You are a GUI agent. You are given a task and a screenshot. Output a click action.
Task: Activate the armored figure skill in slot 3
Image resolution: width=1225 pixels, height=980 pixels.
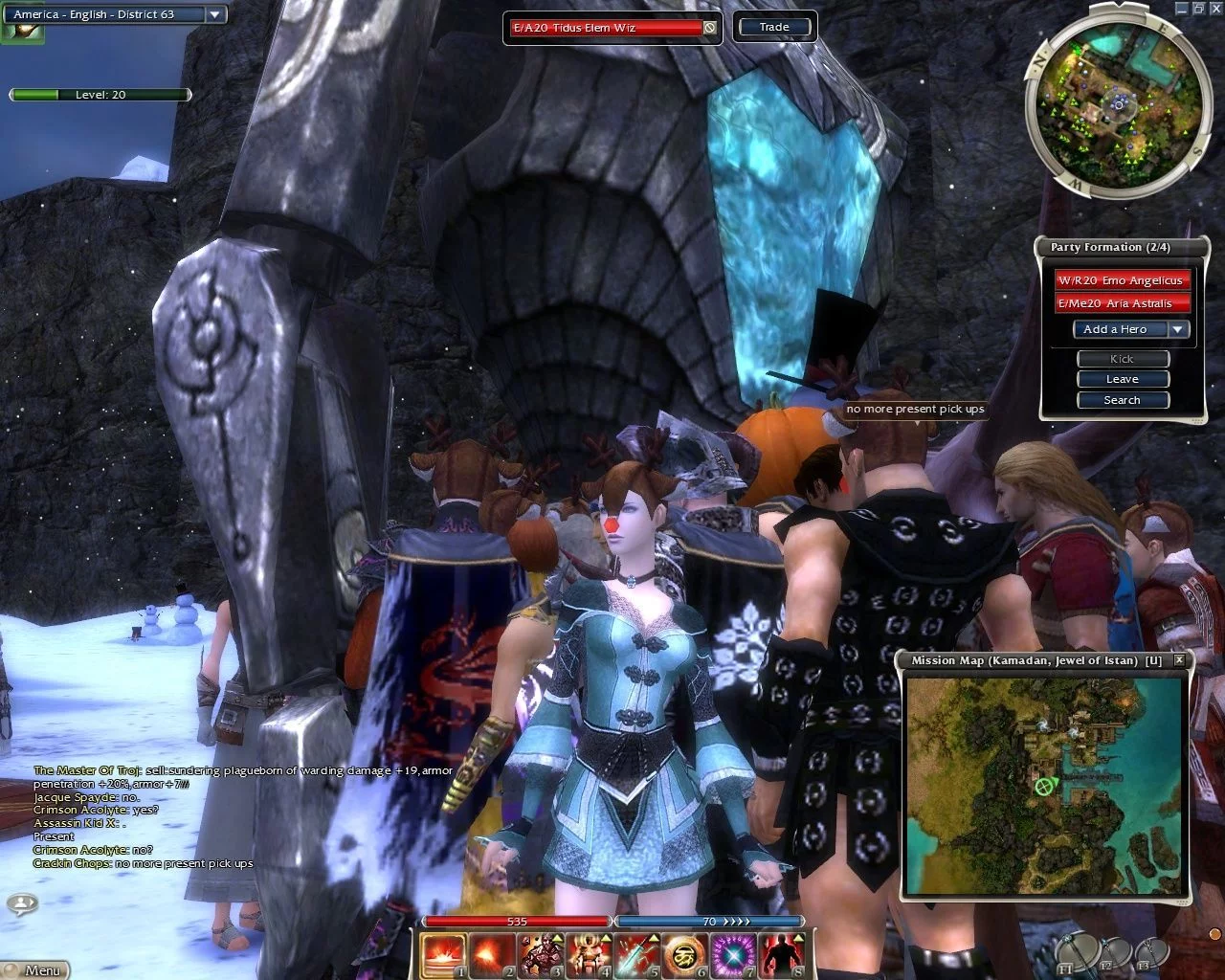pyautogui.click(x=541, y=955)
